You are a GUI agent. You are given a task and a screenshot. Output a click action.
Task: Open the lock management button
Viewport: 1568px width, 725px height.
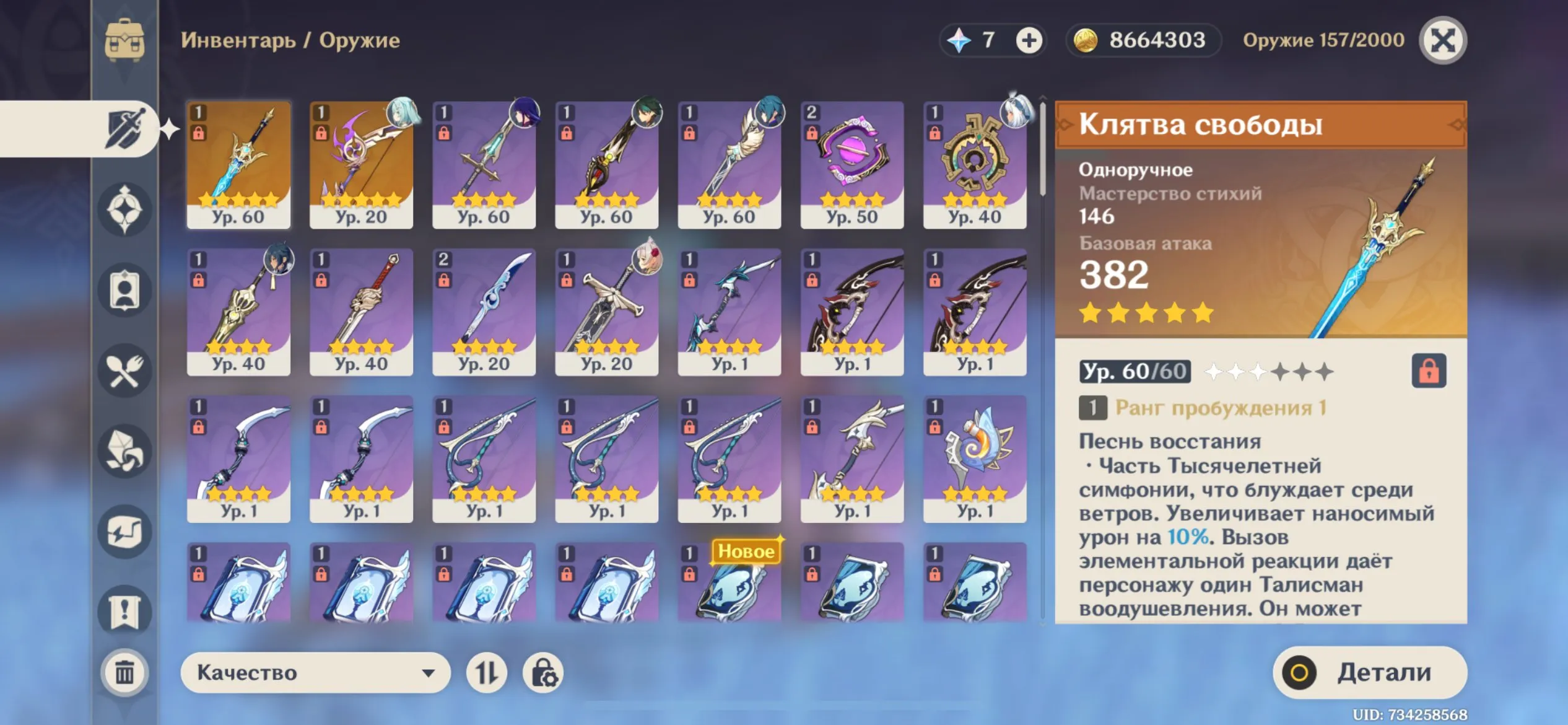point(543,672)
